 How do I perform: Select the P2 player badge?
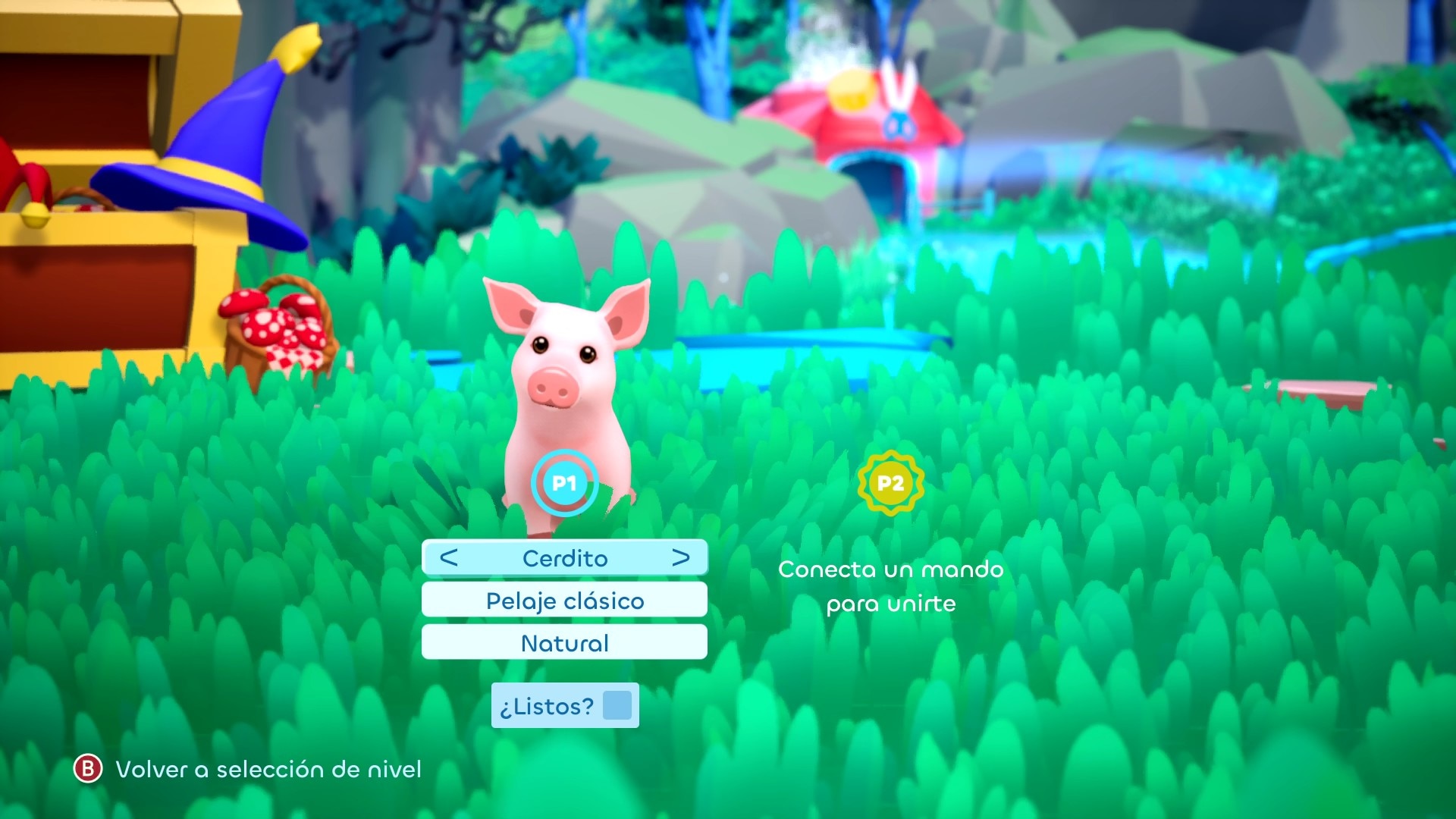coord(890,483)
